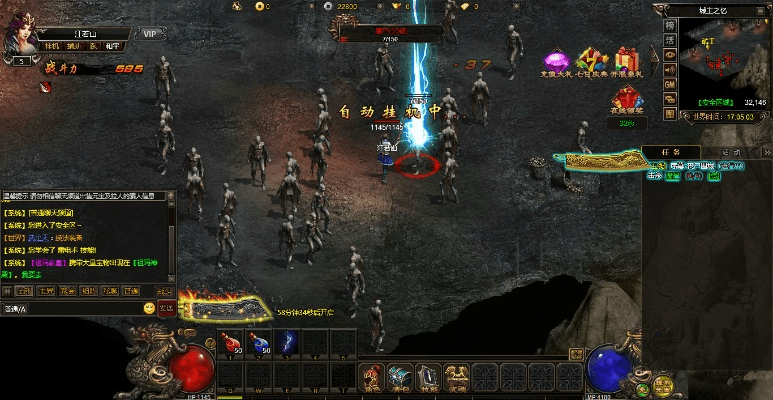Image resolution: width=773 pixels, height=400 pixels.
Task: Use the blue mana potion slot
Action: click(x=259, y=342)
